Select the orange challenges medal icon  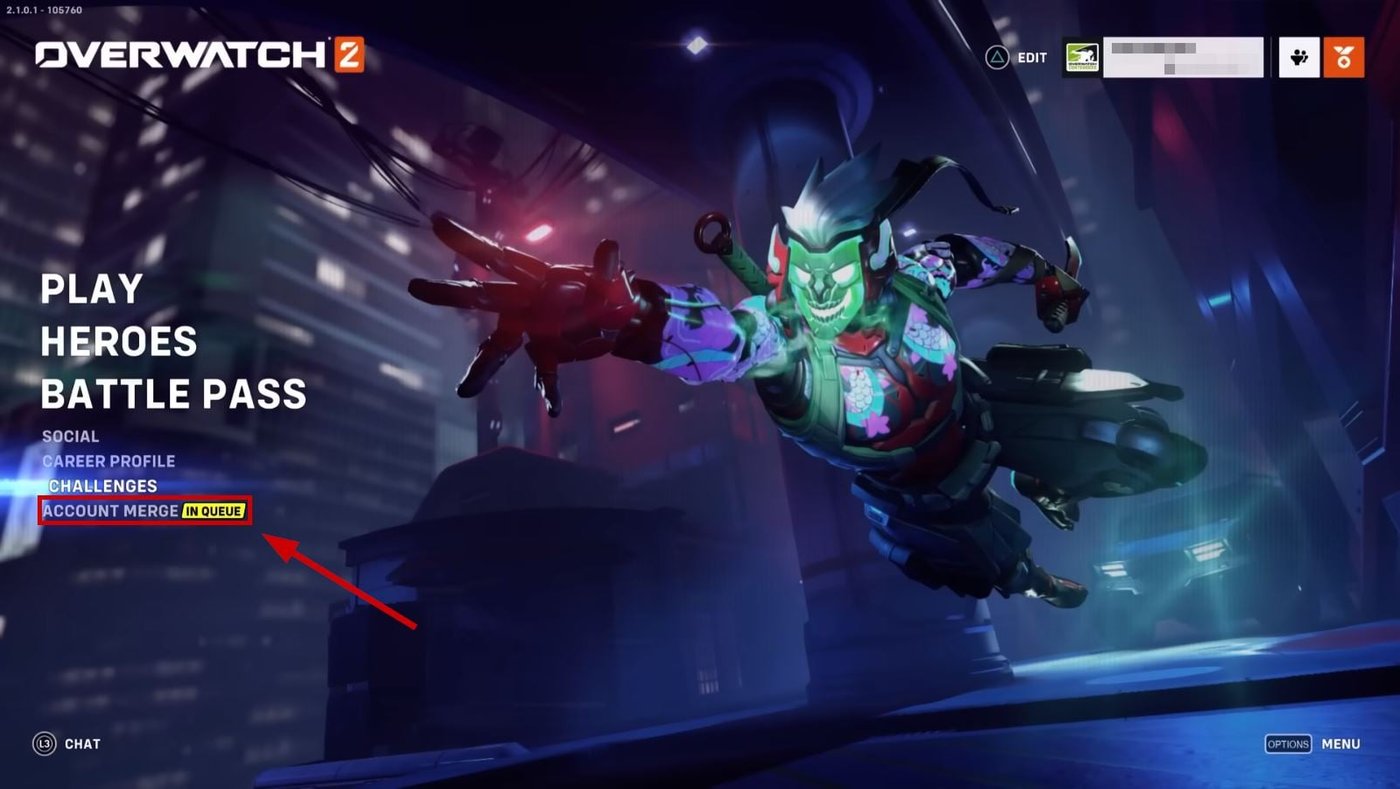(1345, 57)
